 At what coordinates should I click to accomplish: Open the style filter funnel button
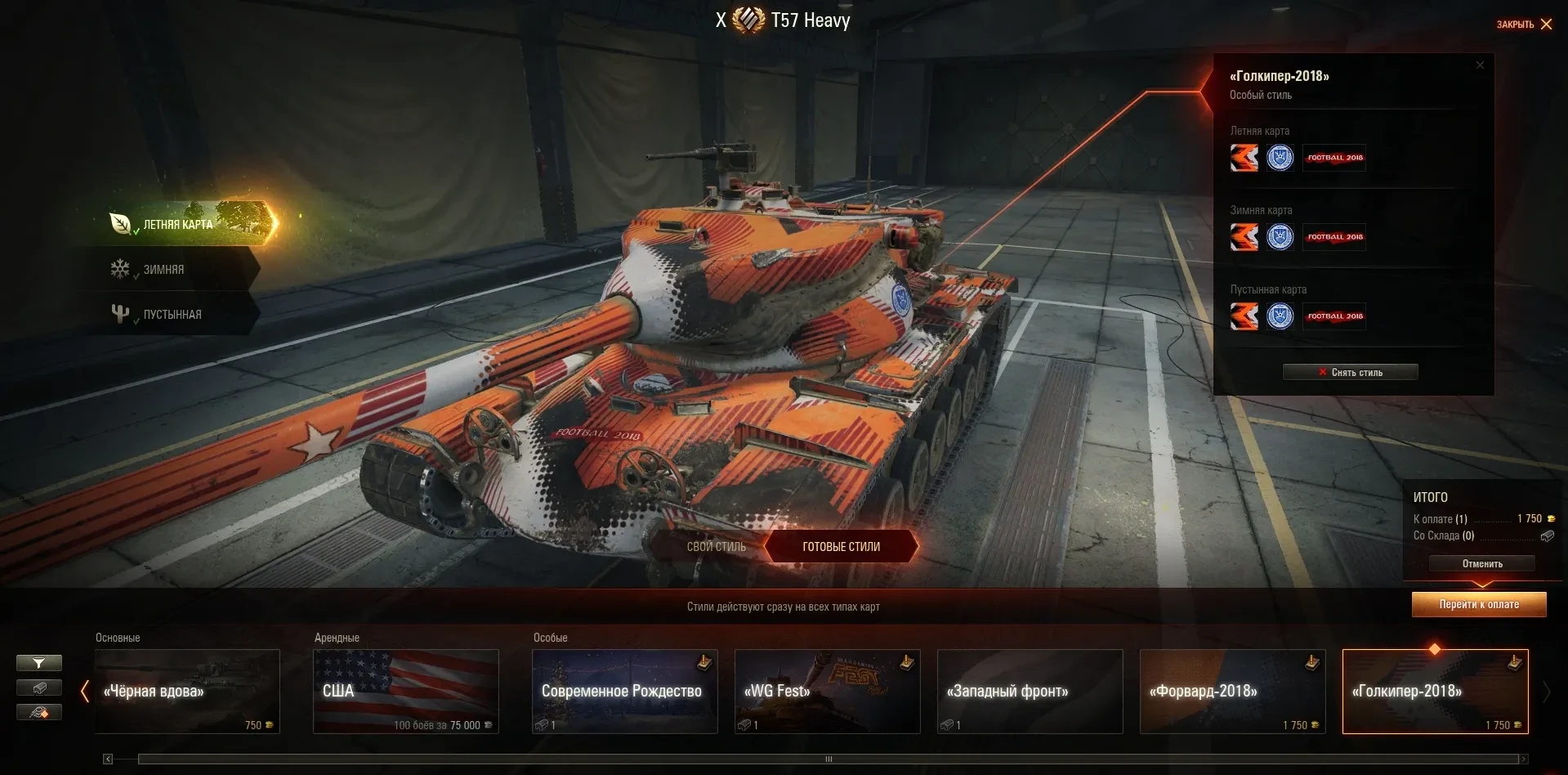[x=38, y=663]
